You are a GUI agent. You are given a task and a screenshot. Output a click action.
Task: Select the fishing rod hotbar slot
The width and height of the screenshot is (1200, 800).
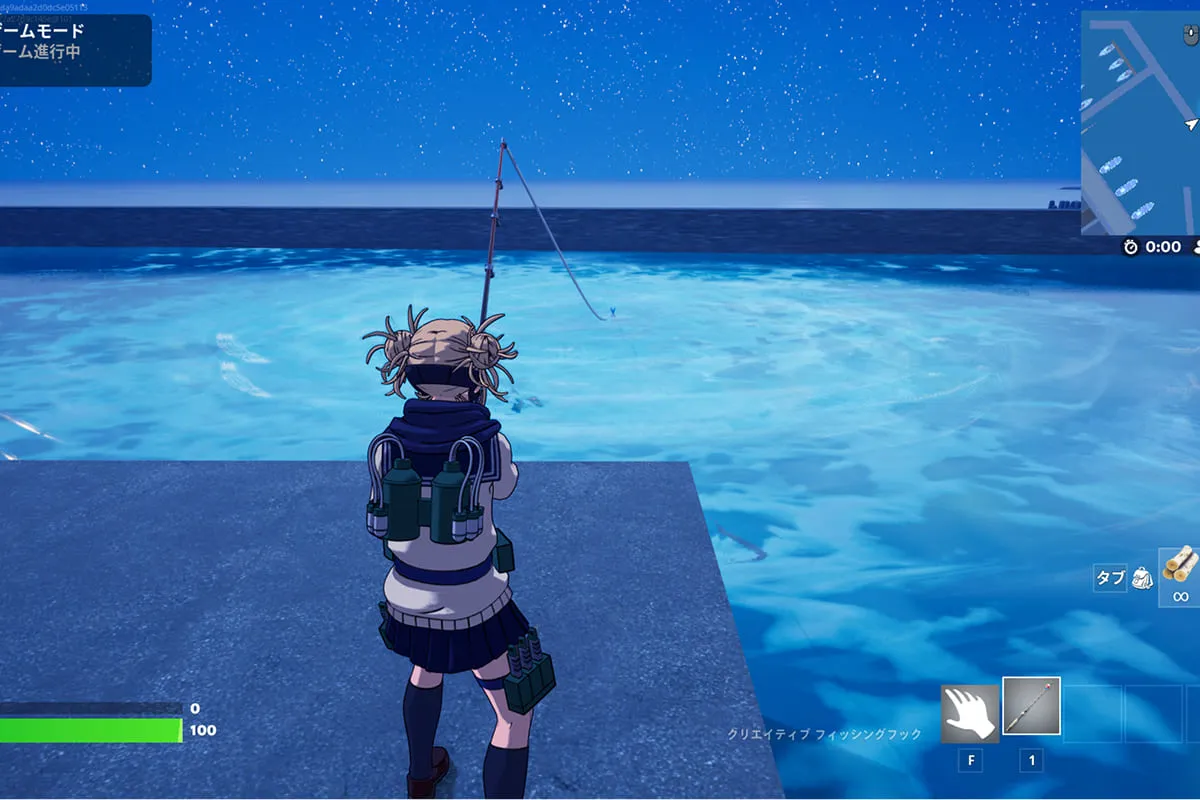[1031, 712]
